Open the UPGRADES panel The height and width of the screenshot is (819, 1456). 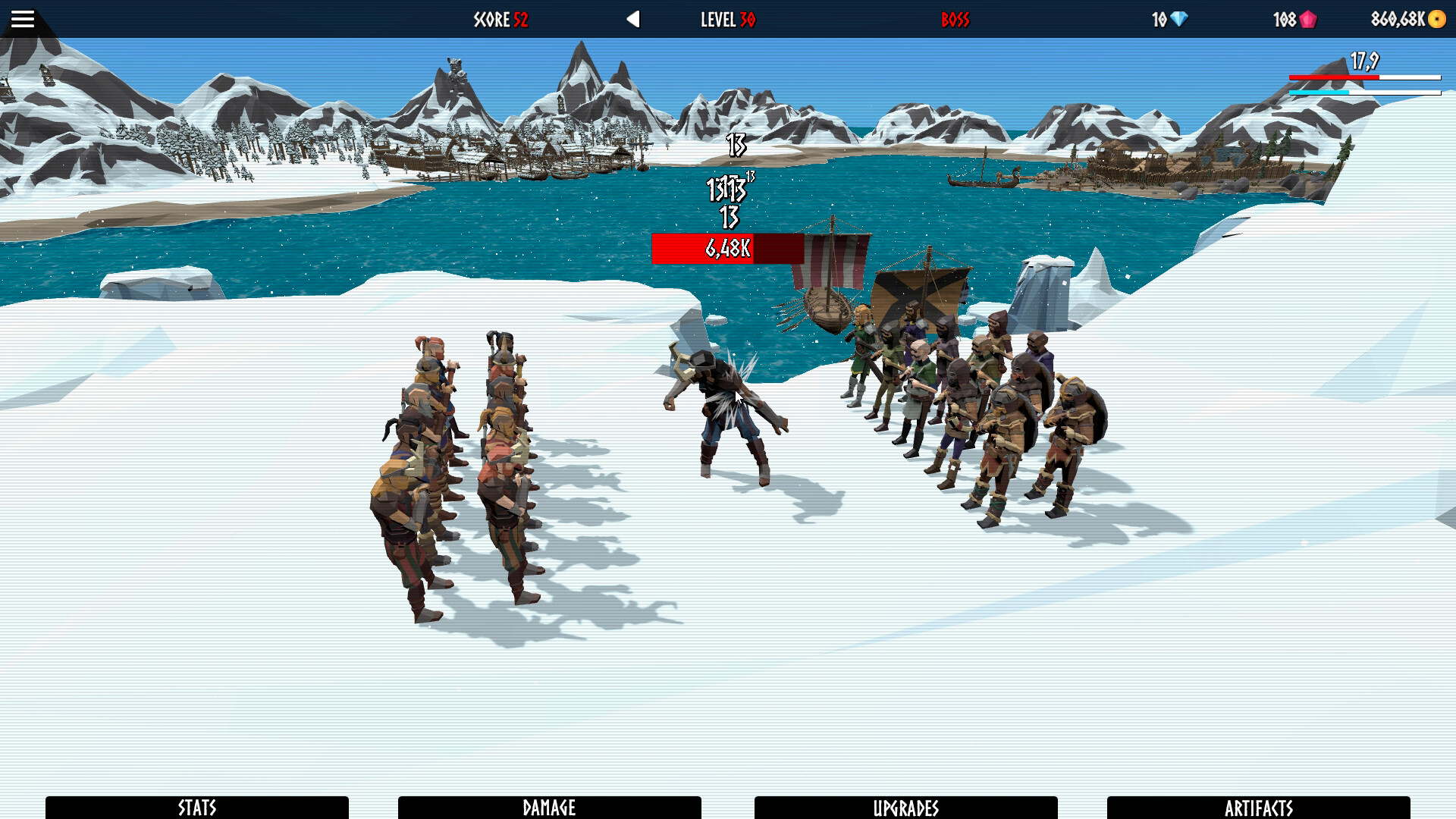click(x=906, y=808)
